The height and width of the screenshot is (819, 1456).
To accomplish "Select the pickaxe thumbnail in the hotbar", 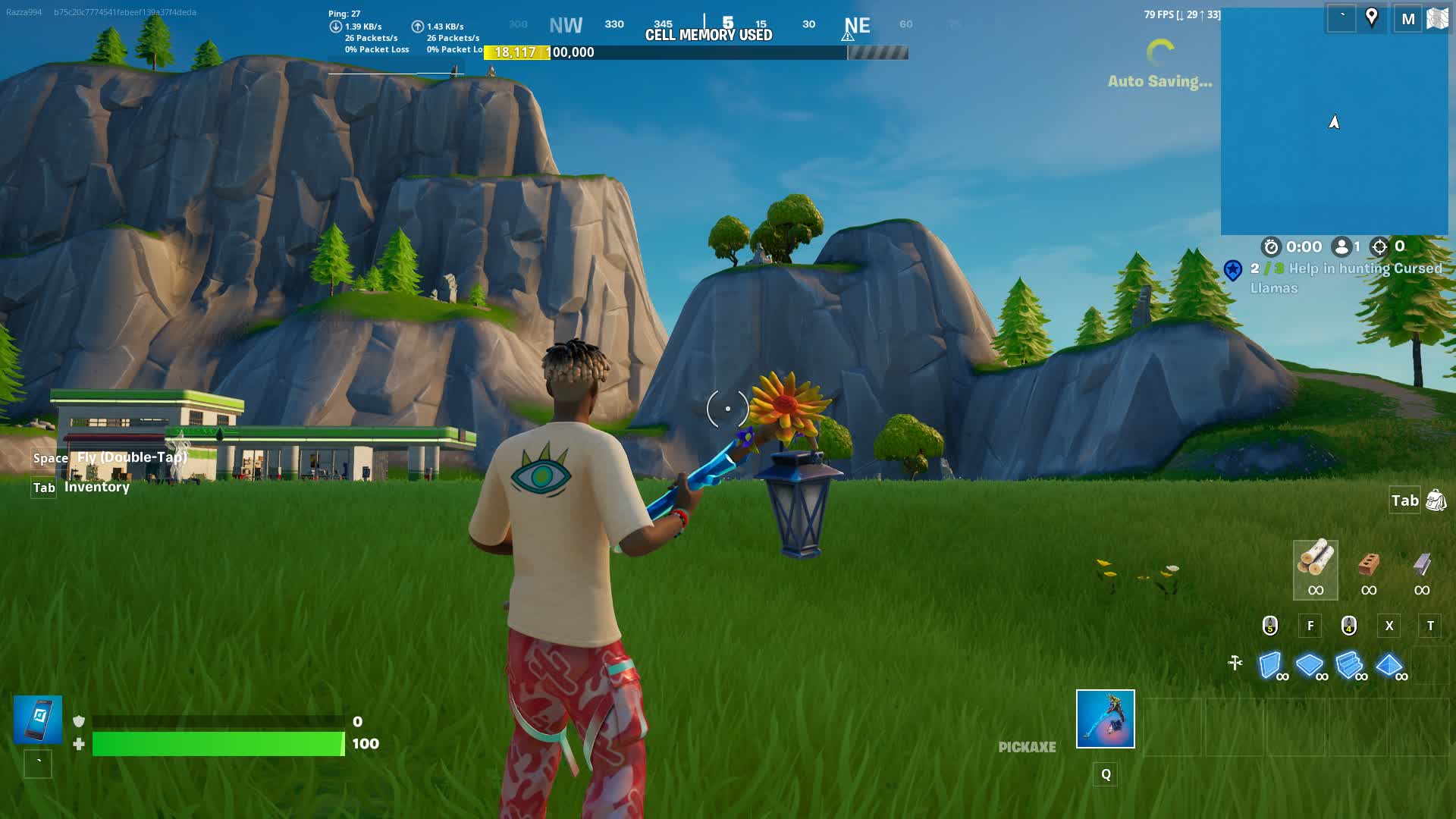I will (x=1105, y=719).
